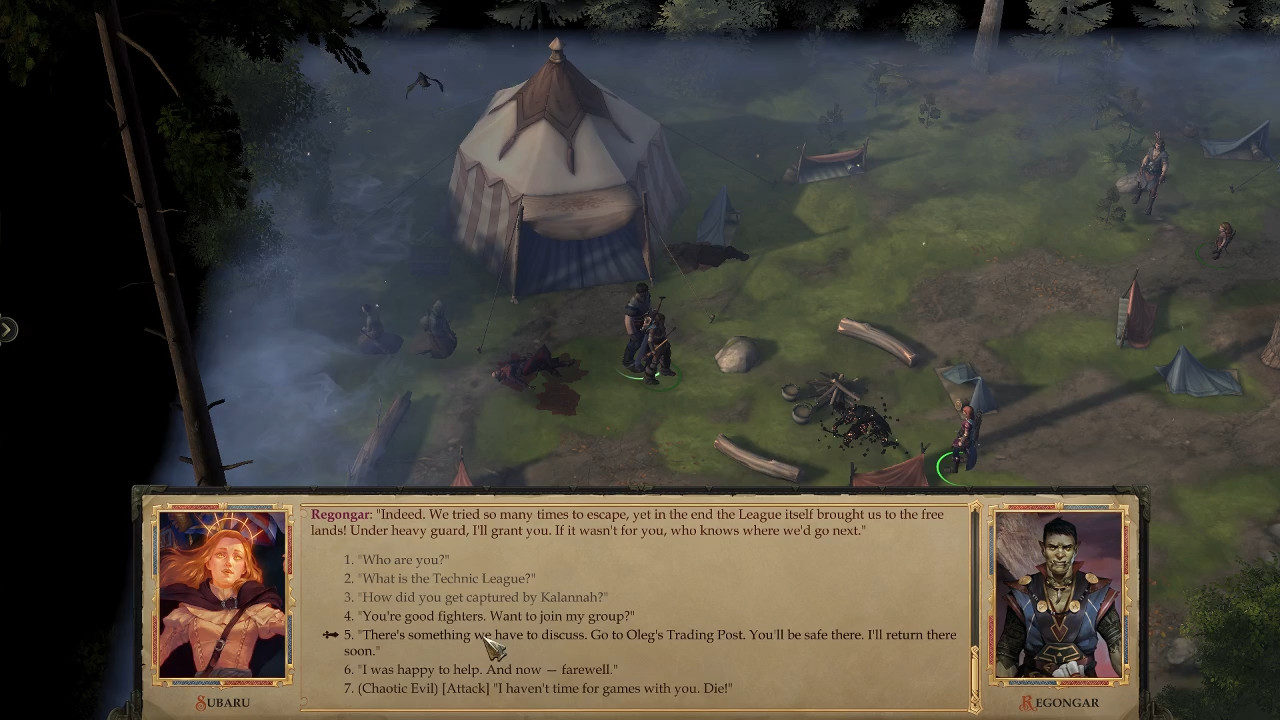
Task: Expand the left side panel arrow
Action: [x=7, y=329]
